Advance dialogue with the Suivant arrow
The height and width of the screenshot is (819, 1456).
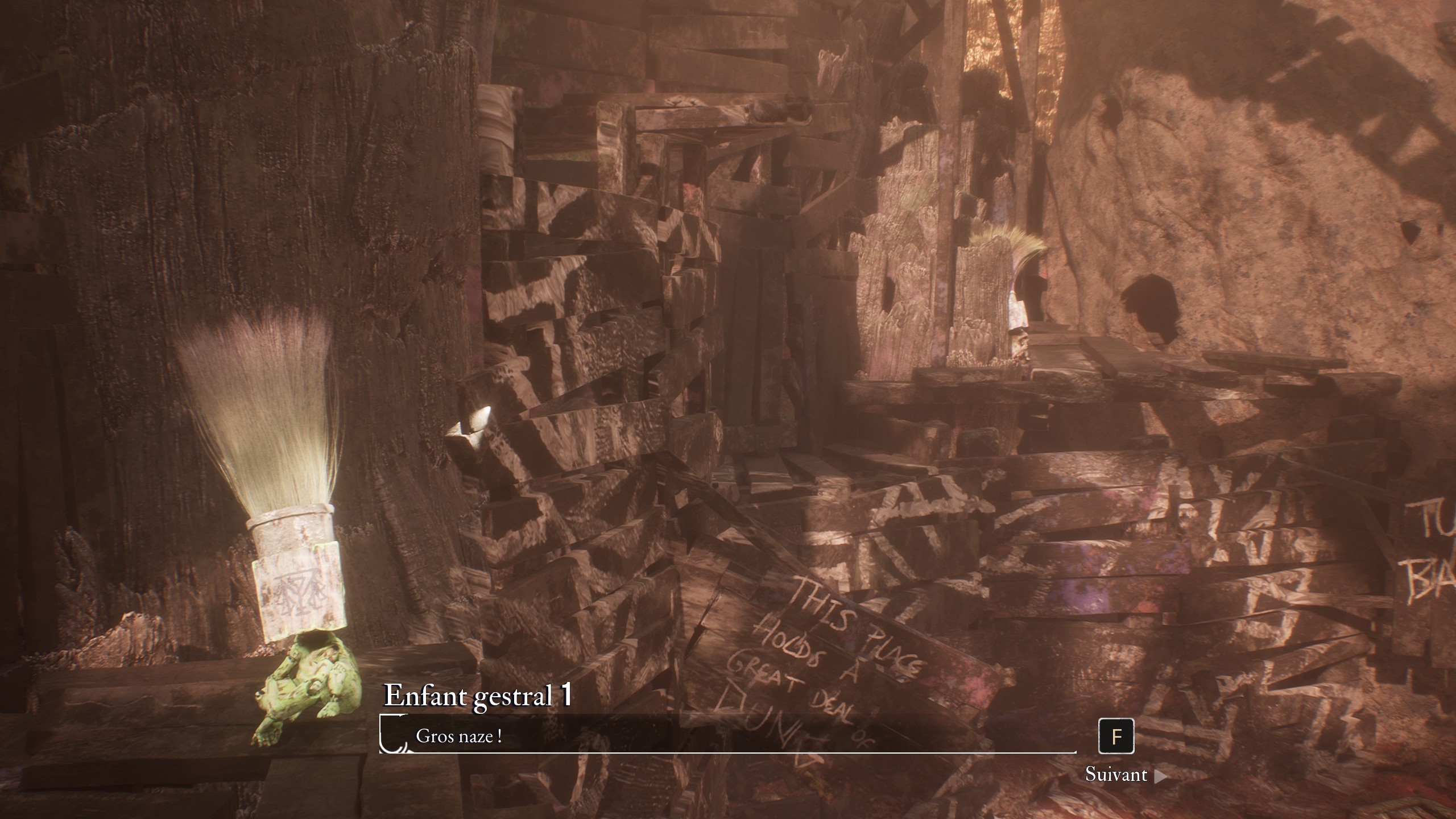tap(1160, 776)
